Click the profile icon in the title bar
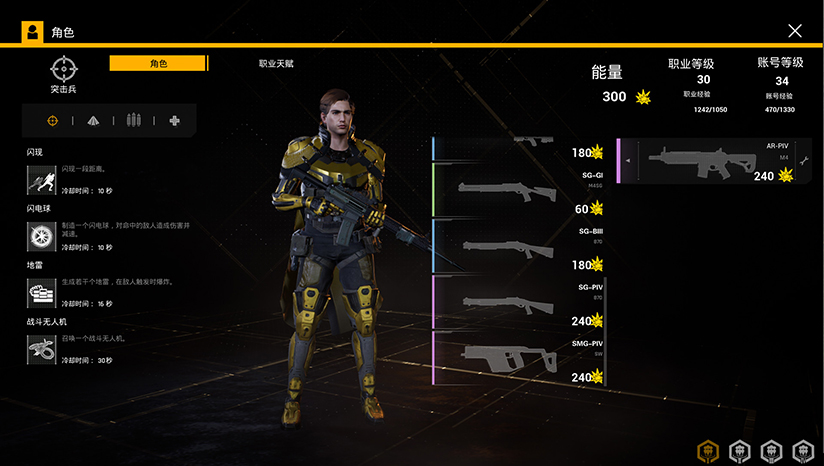 (33, 32)
